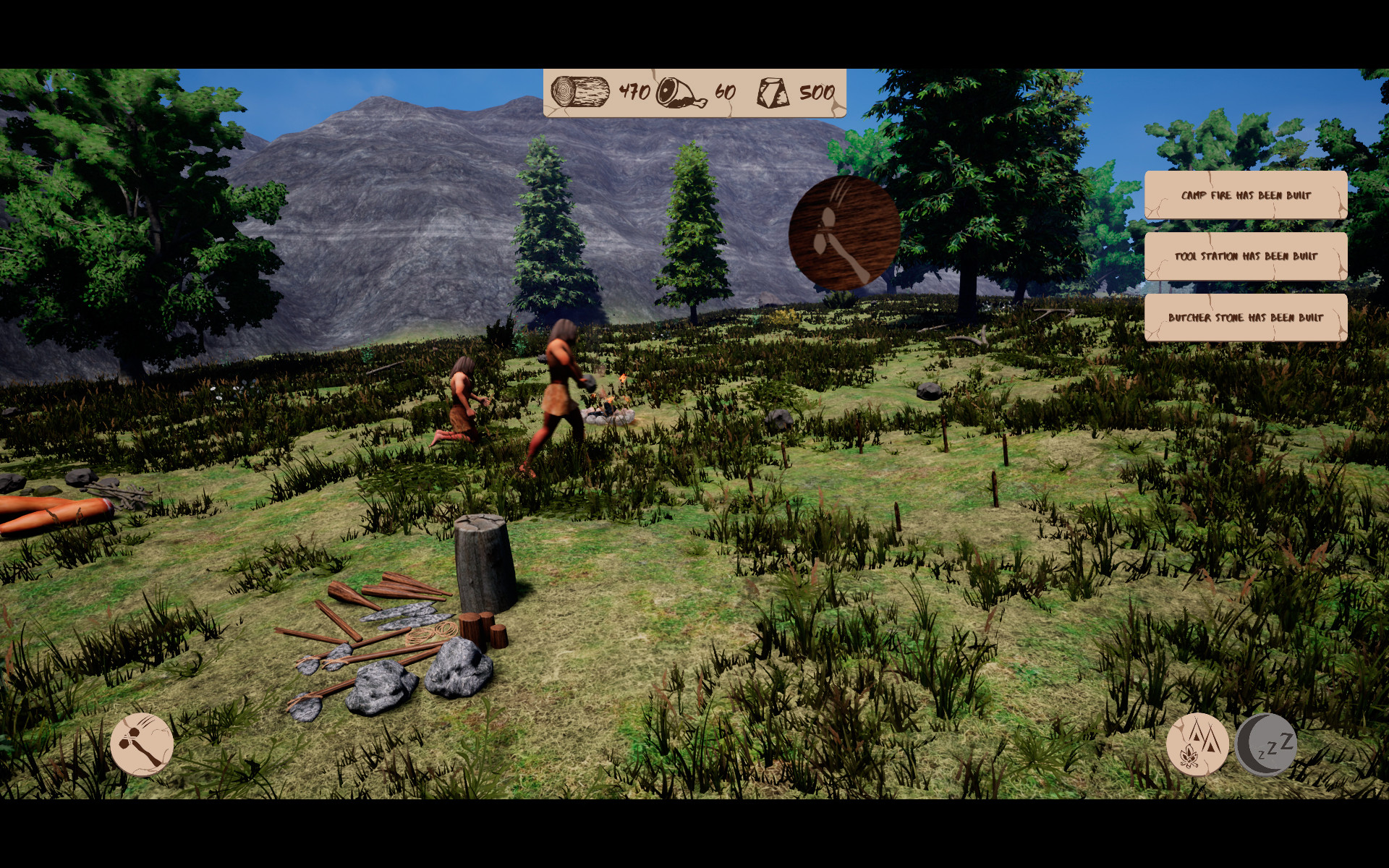This screenshot has width=1389, height=868.
Task: Click the stone resource icon
Action: coord(774,92)
